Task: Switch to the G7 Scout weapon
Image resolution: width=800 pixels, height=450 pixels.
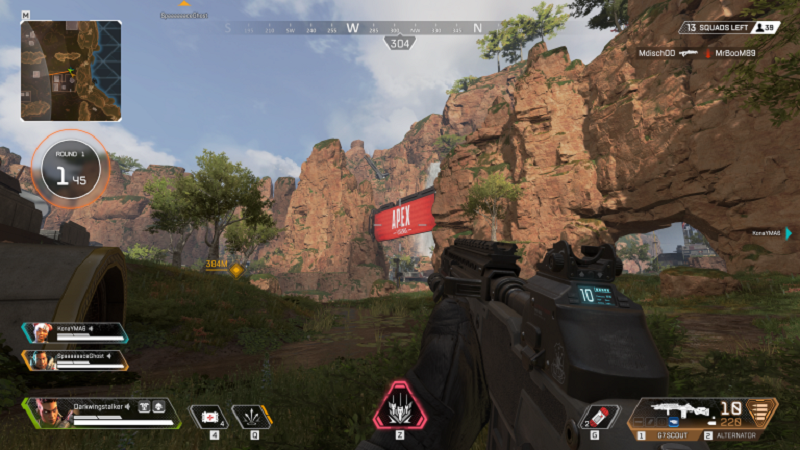Action: click(665, 436)
